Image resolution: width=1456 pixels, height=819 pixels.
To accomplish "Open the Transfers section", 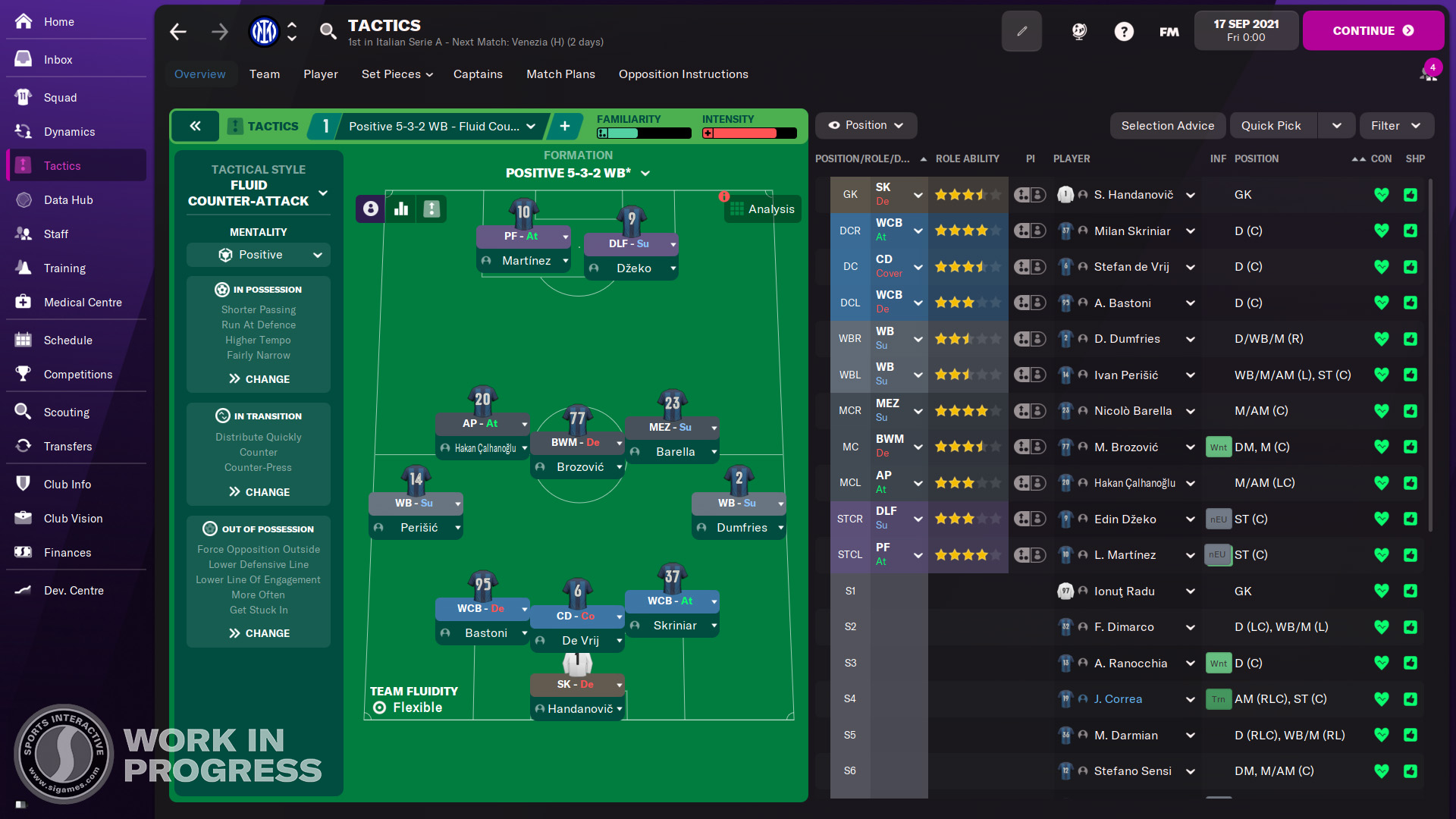I will pos(67,447).
